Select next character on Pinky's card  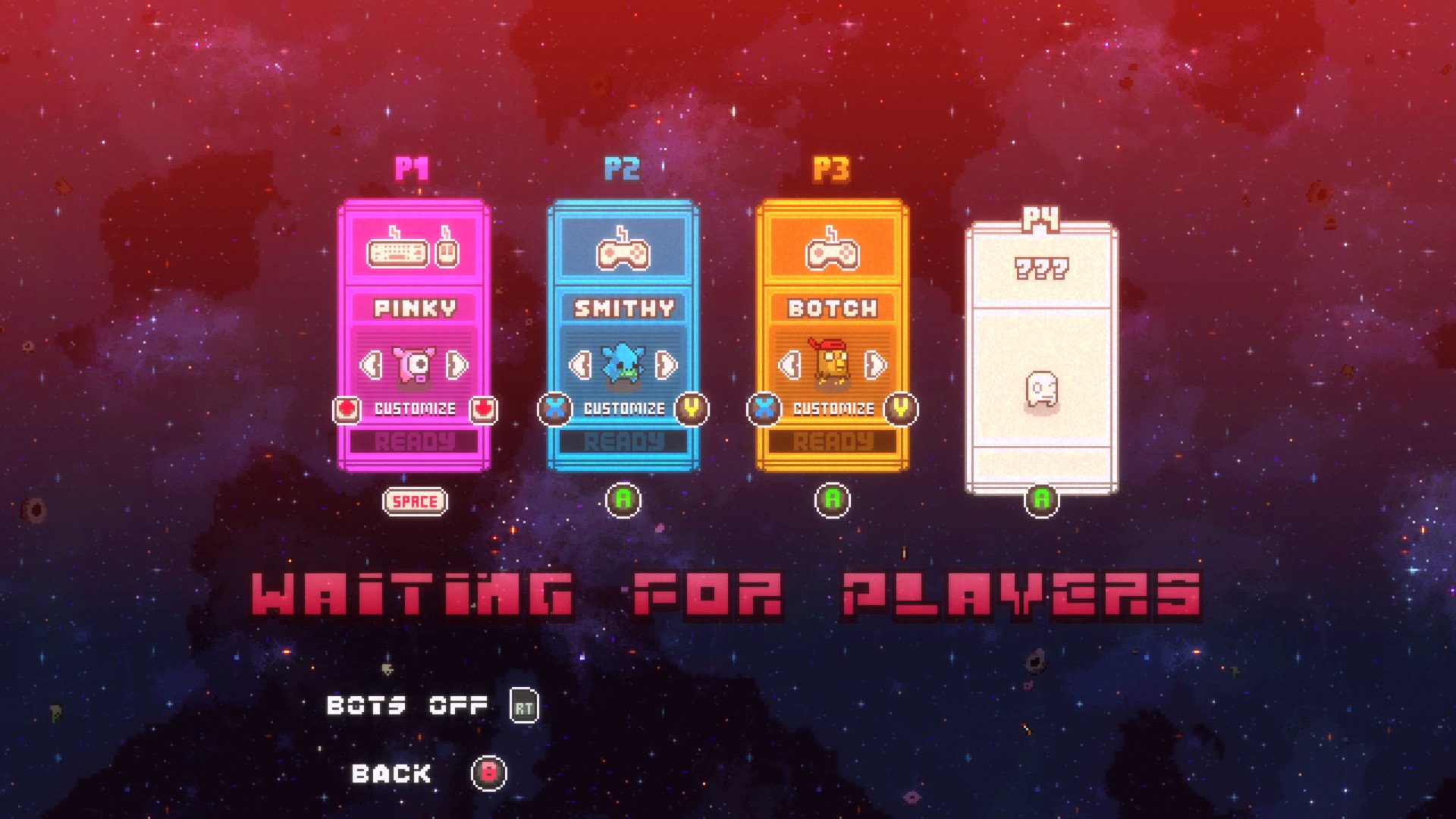(457, 366)
